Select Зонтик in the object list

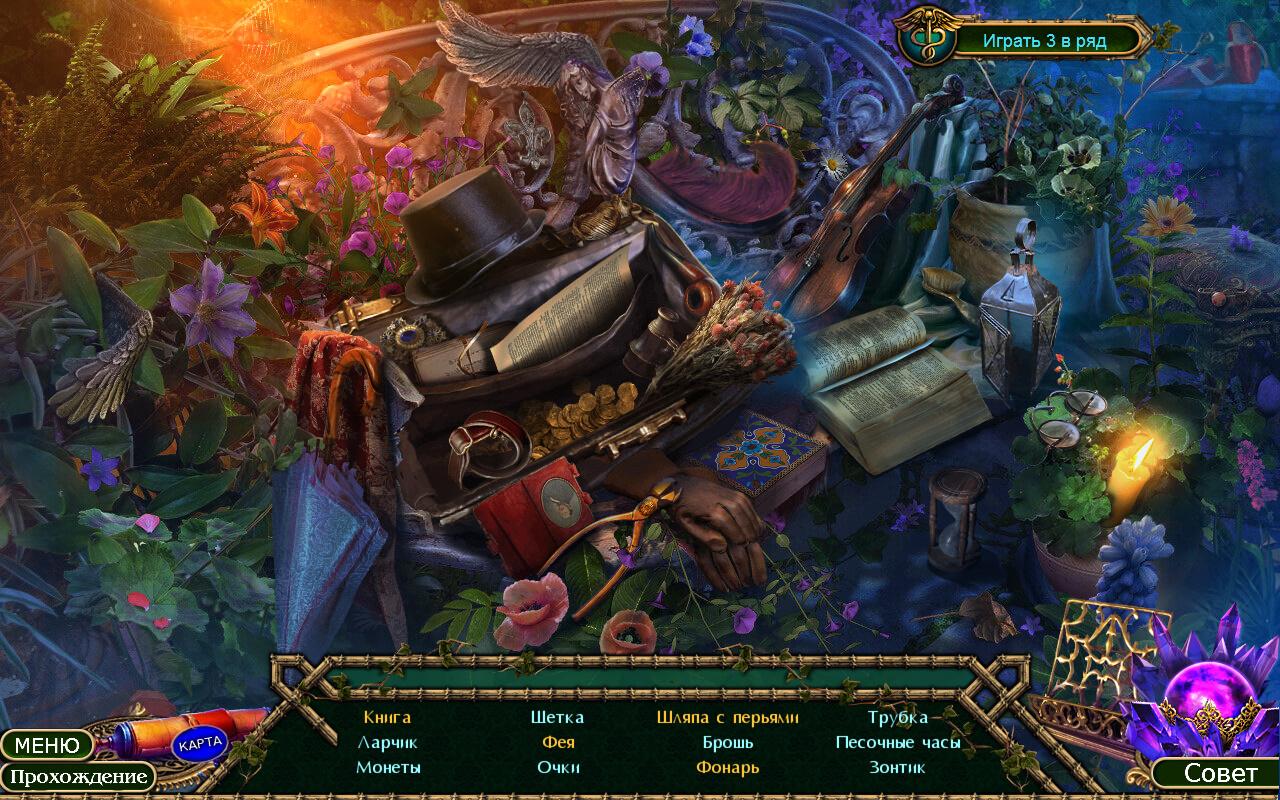[x=897, y=767]
